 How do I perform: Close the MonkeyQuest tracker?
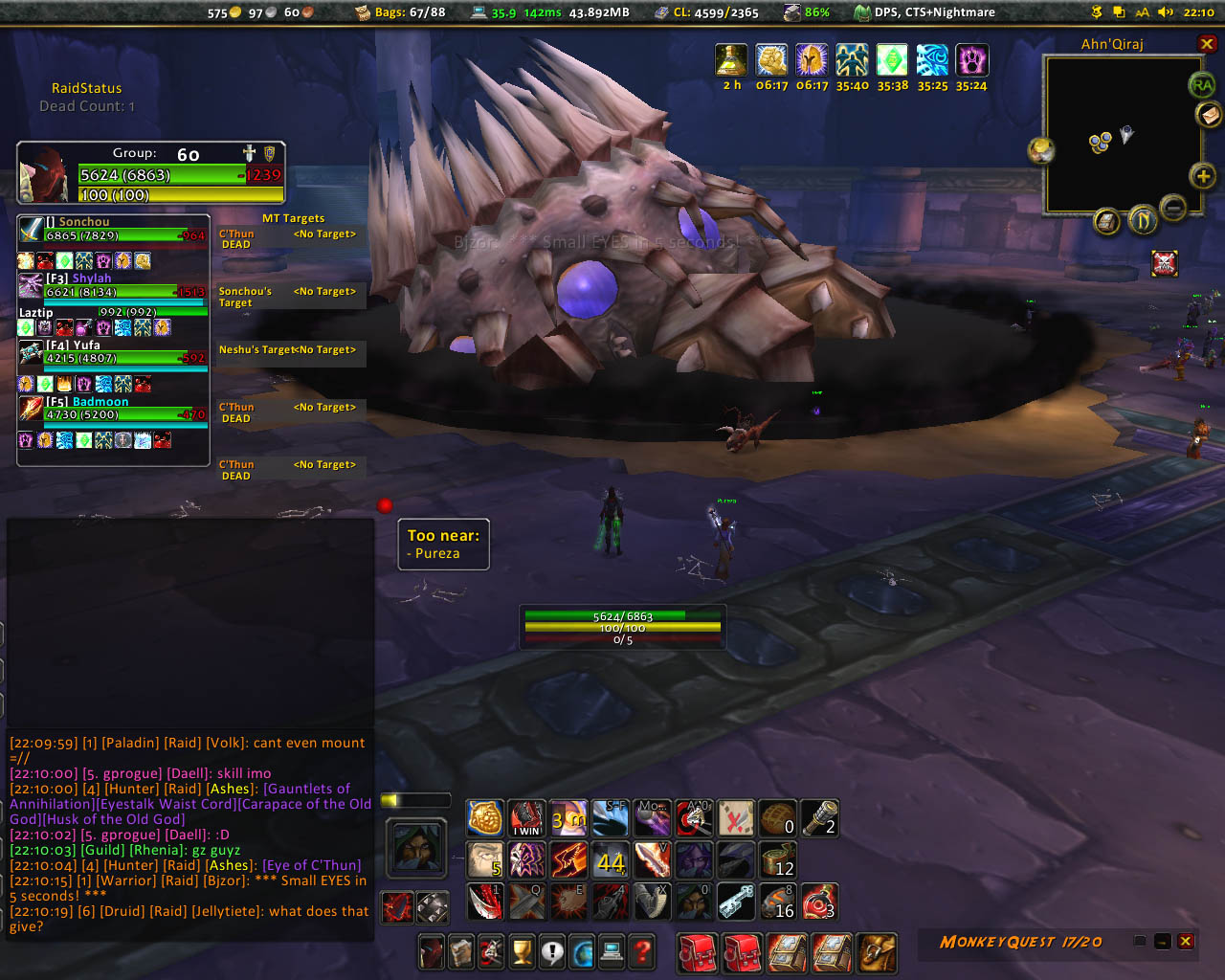[x=1186, y=942]
